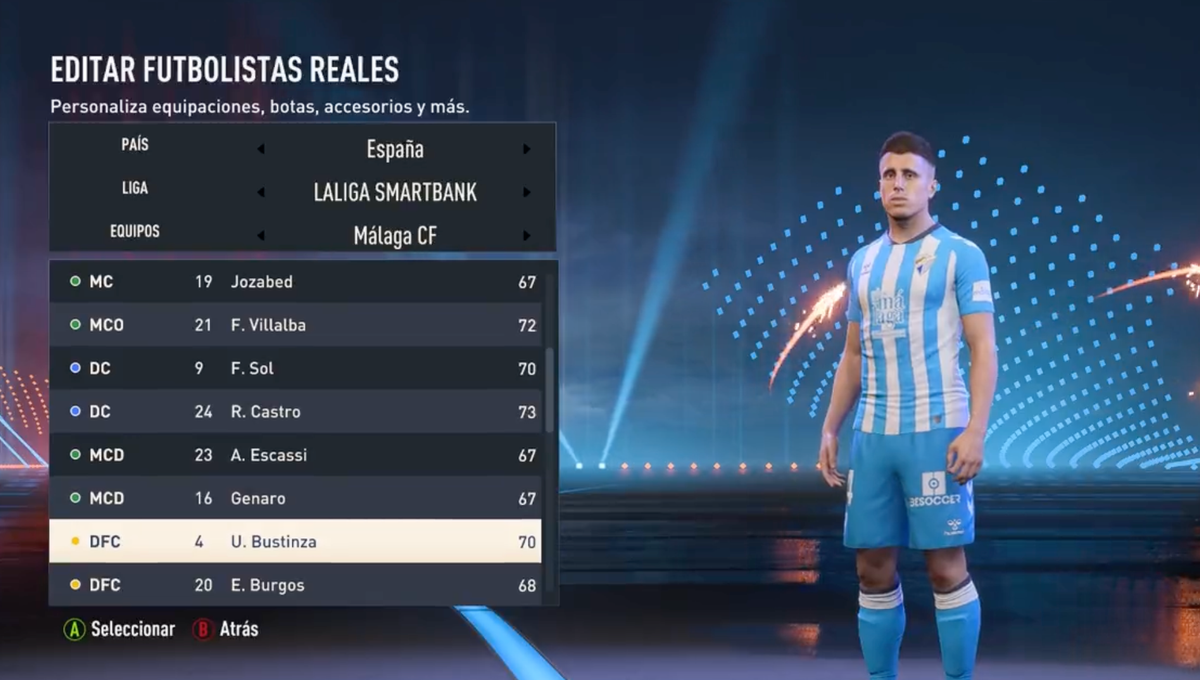Pick striker F. Sol row

click(x=295, y=368)
